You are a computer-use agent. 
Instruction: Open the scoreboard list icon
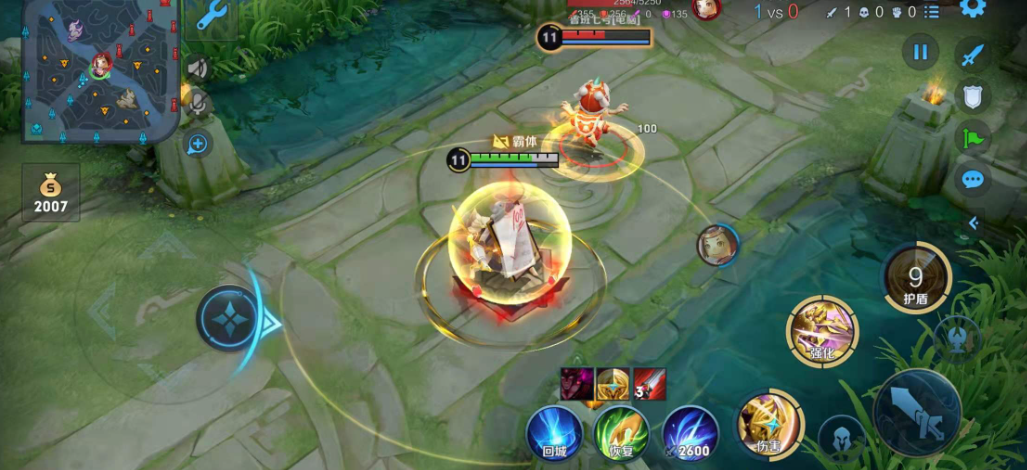(931, 12)
